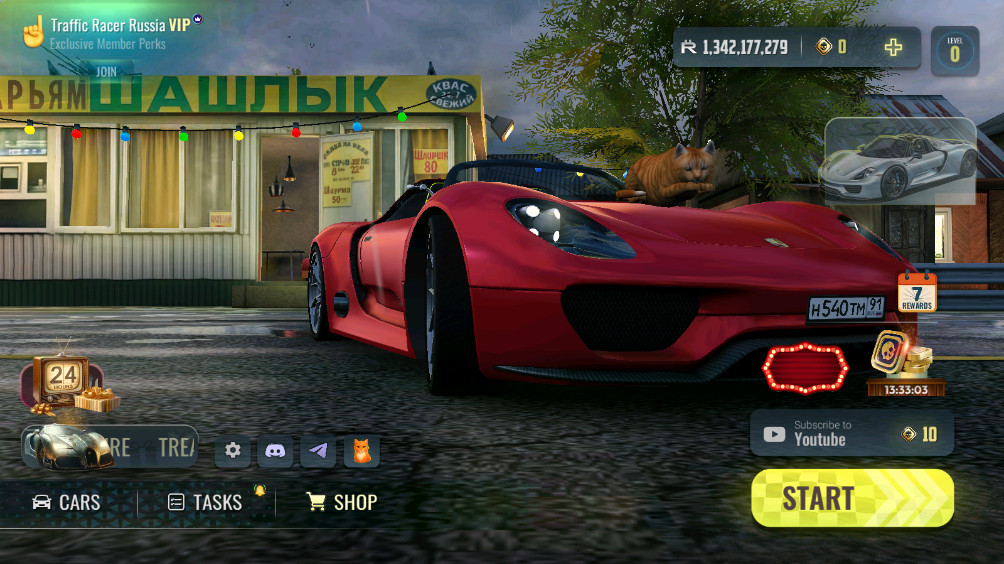Click the red marquee light sign

tap(805, 367)
